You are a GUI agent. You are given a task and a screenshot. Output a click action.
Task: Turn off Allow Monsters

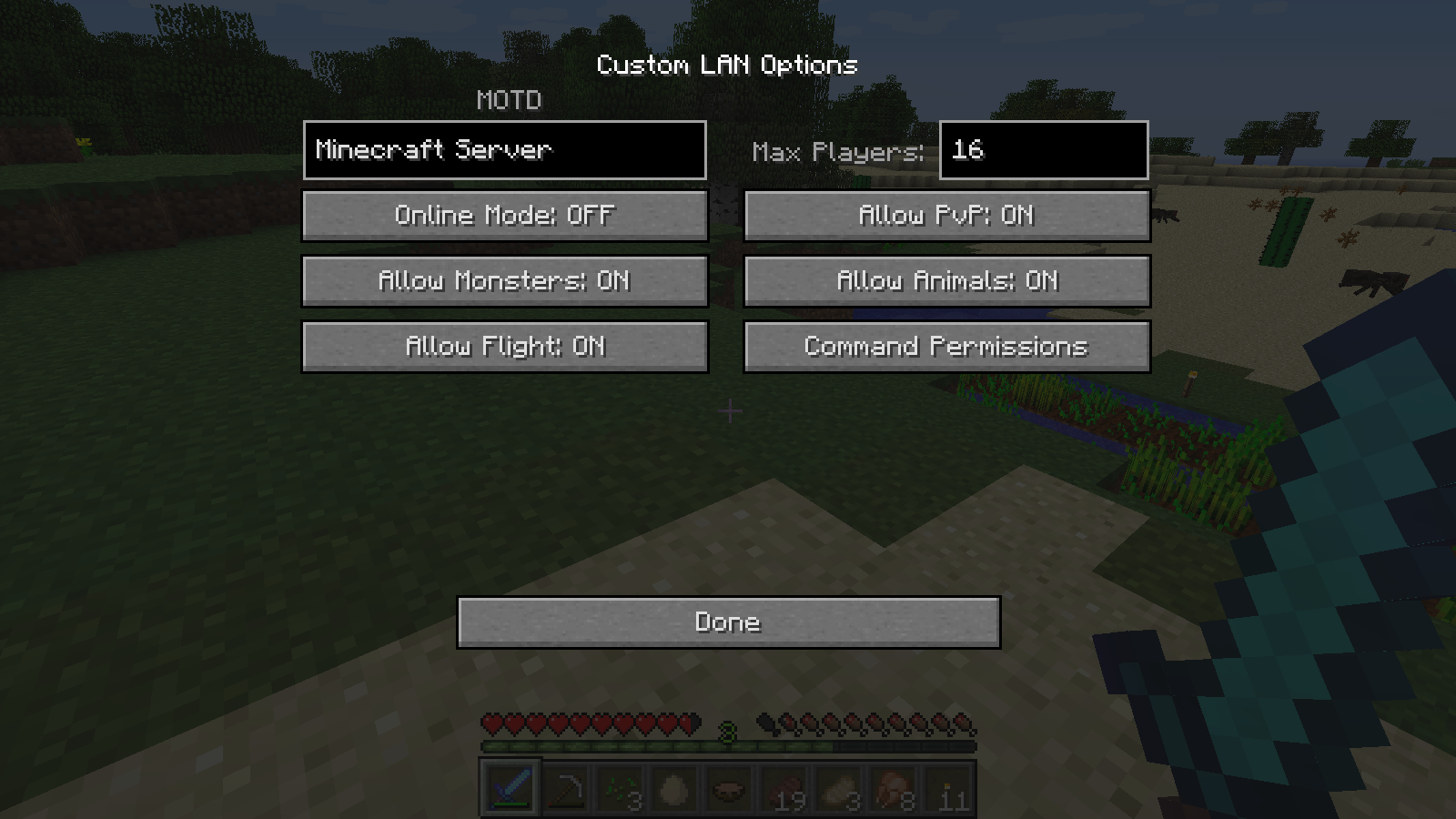(504, 281)
